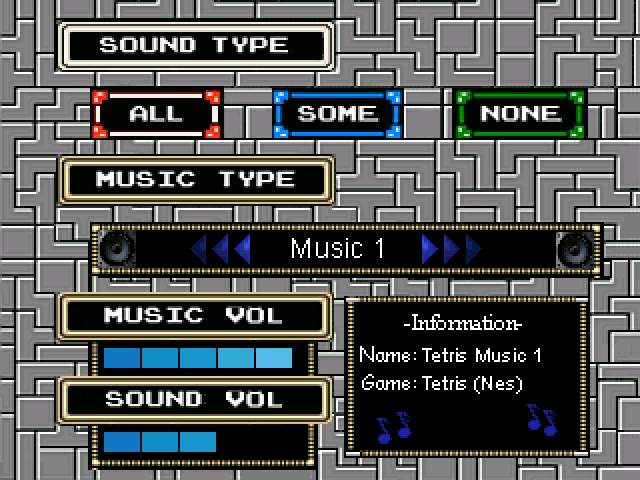Choose the SOME sound type option

(x=337, y=114)
